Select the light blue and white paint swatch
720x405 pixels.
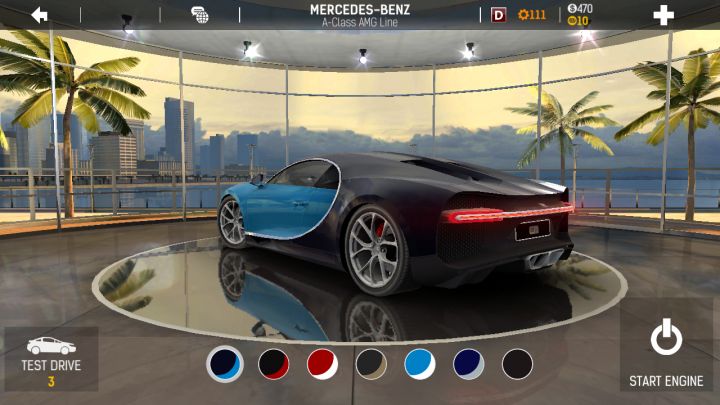pyautogui.click(x=420, y=364)
